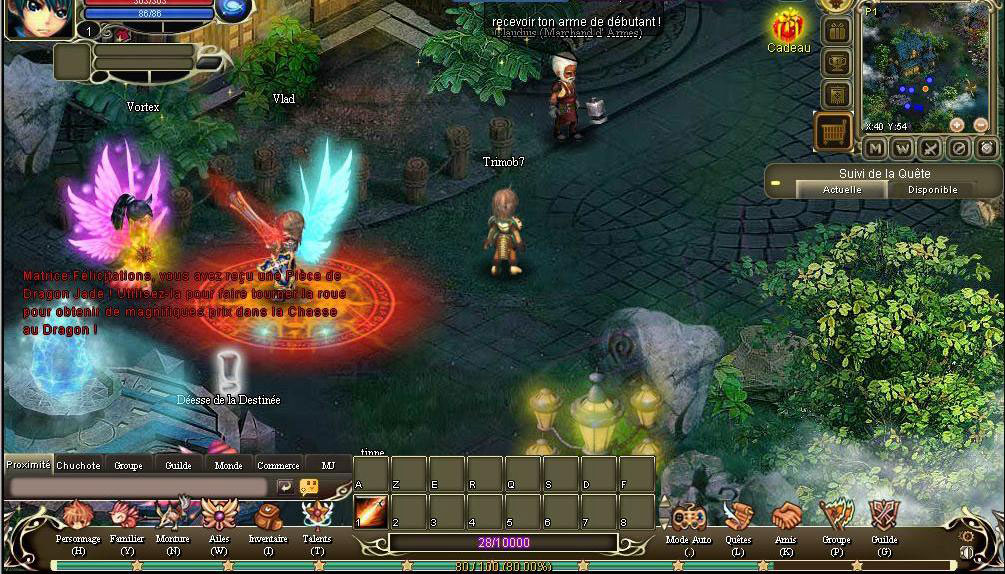The image size is (1005, 574).
Task: Show the Disponible quests tab
Action: pyautogui.click(x=932, y=189)
